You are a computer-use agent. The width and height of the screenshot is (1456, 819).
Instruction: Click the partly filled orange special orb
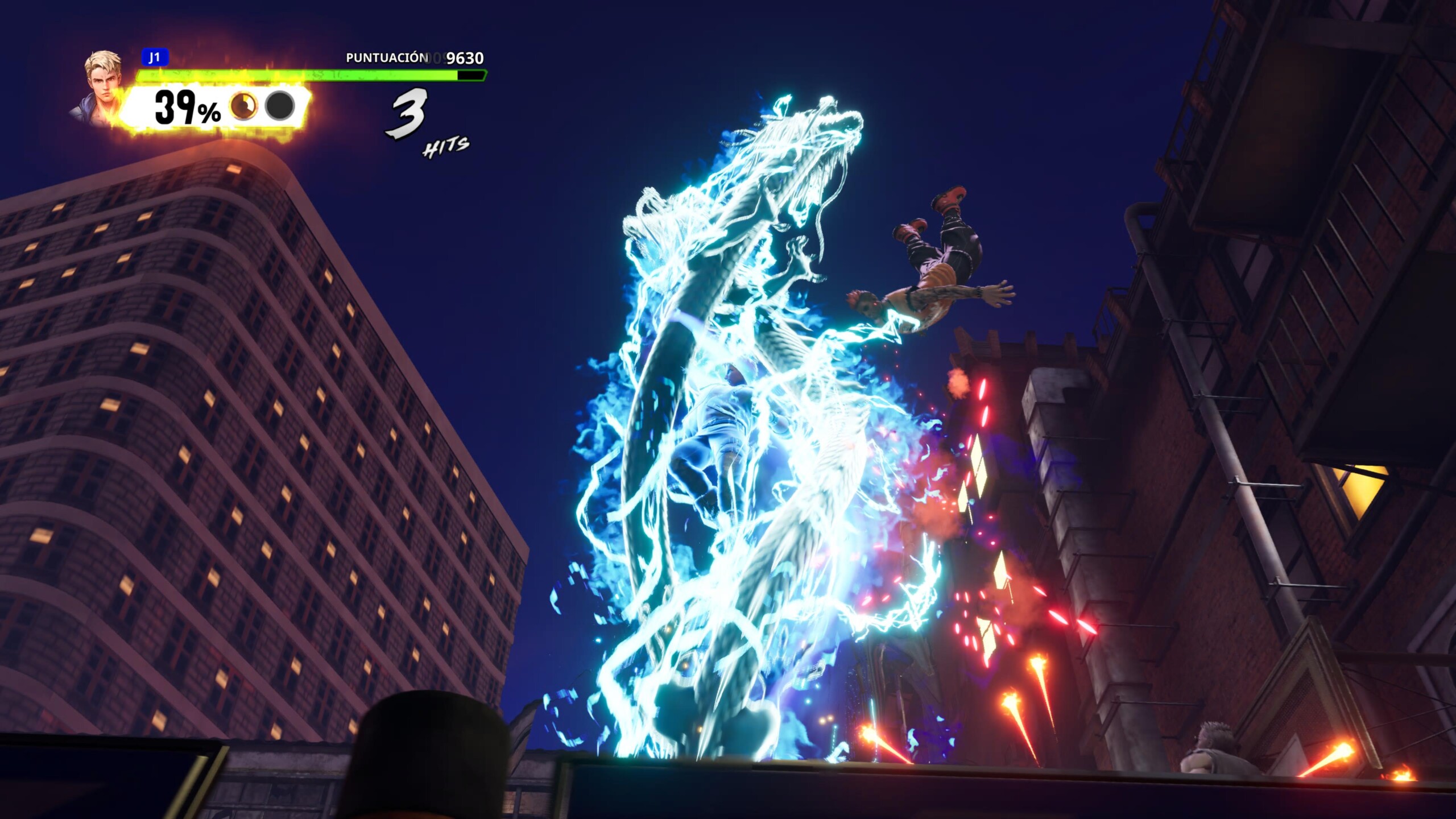tap(243, 106)
